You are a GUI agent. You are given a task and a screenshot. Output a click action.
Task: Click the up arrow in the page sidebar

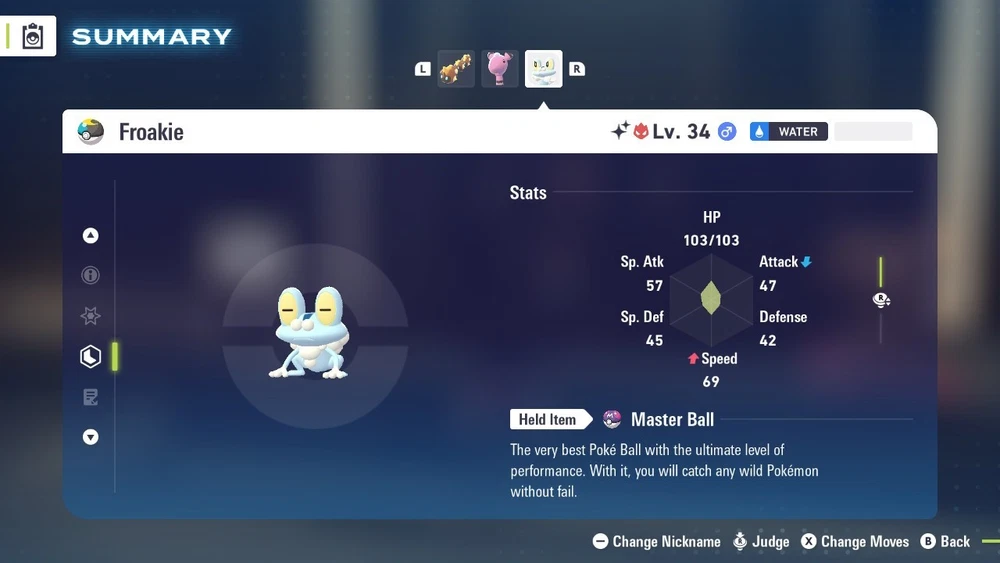click(x=91, y=236)
